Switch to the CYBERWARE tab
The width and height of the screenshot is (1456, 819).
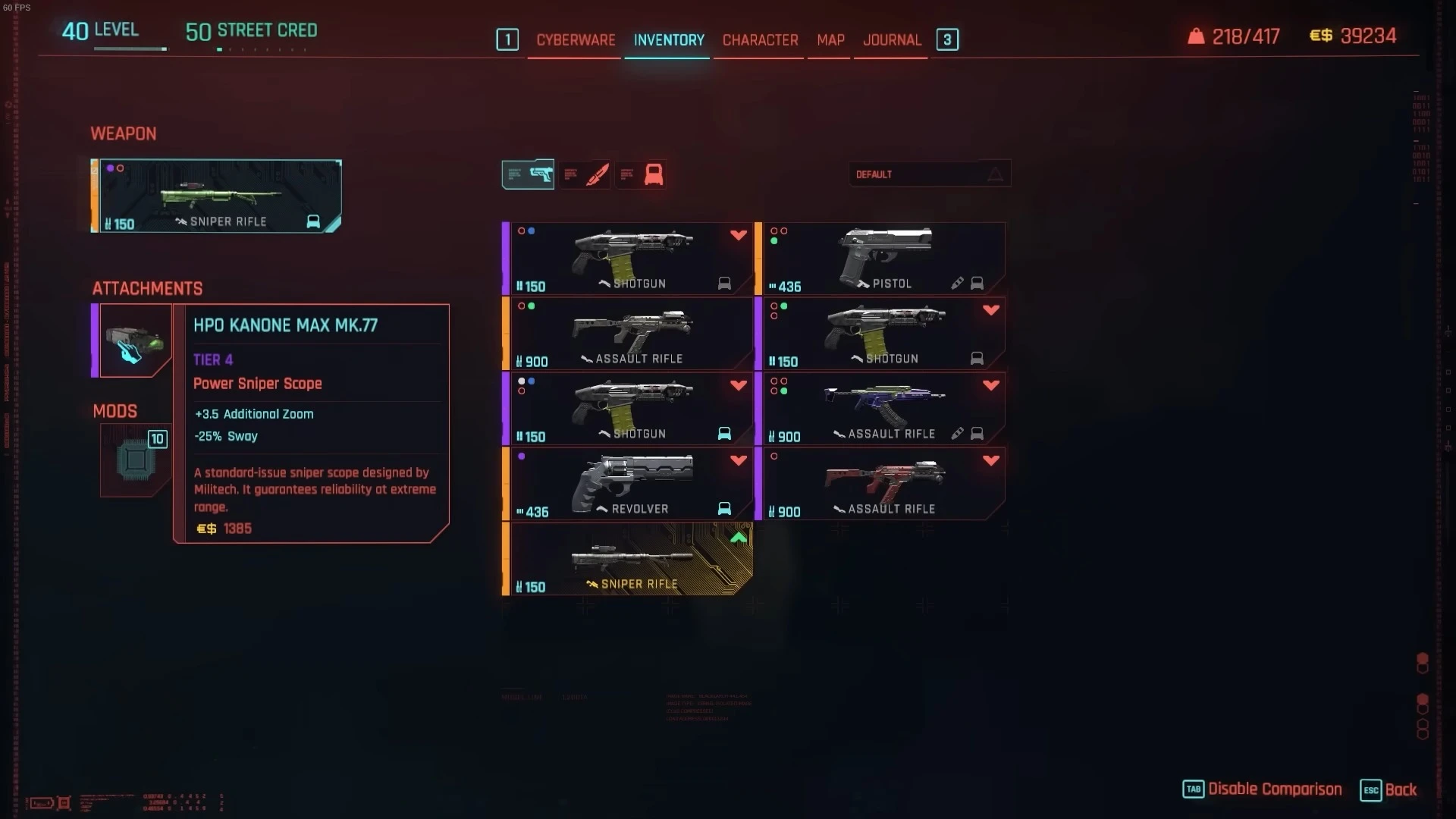tap(574, 40)
